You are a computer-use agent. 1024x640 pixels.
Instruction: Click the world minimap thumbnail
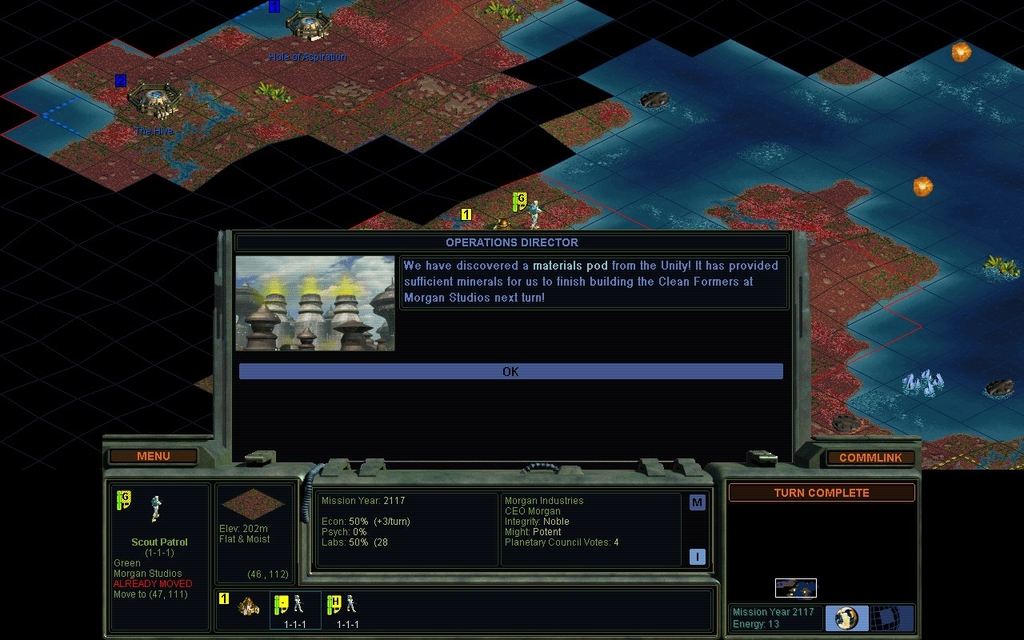click(795, 587)
